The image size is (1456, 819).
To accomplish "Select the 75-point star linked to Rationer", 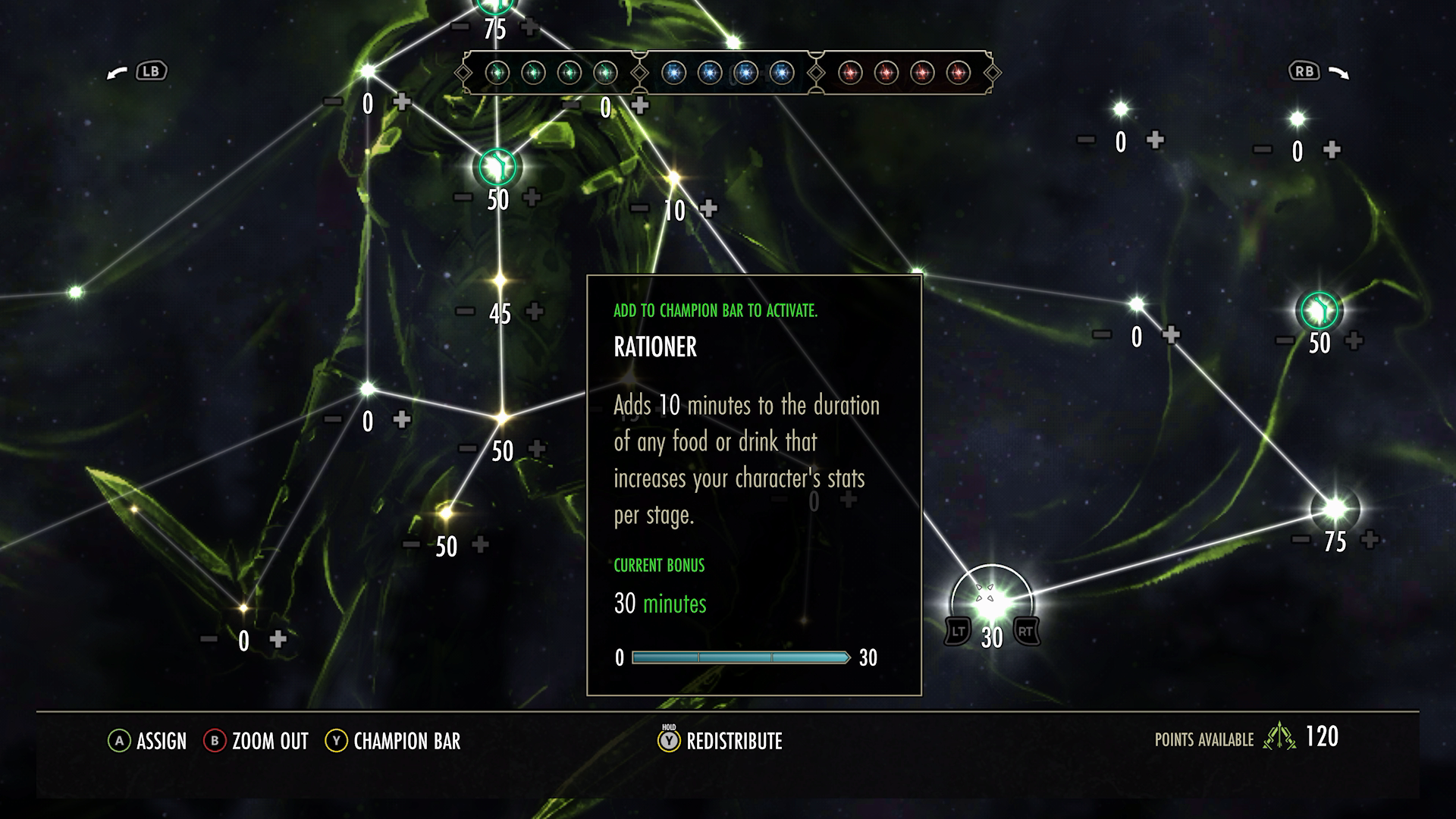I will click(x=1335, y=508).
